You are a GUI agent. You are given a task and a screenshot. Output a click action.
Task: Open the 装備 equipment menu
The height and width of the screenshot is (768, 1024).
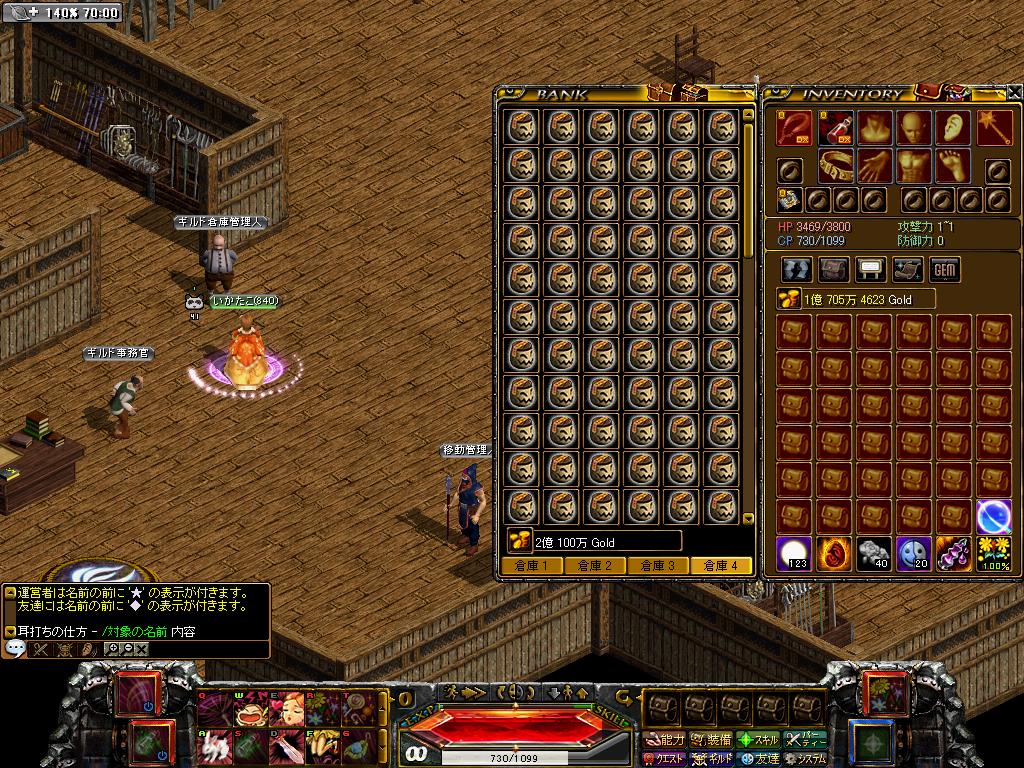pyautogui.click(x=712, y=740)
